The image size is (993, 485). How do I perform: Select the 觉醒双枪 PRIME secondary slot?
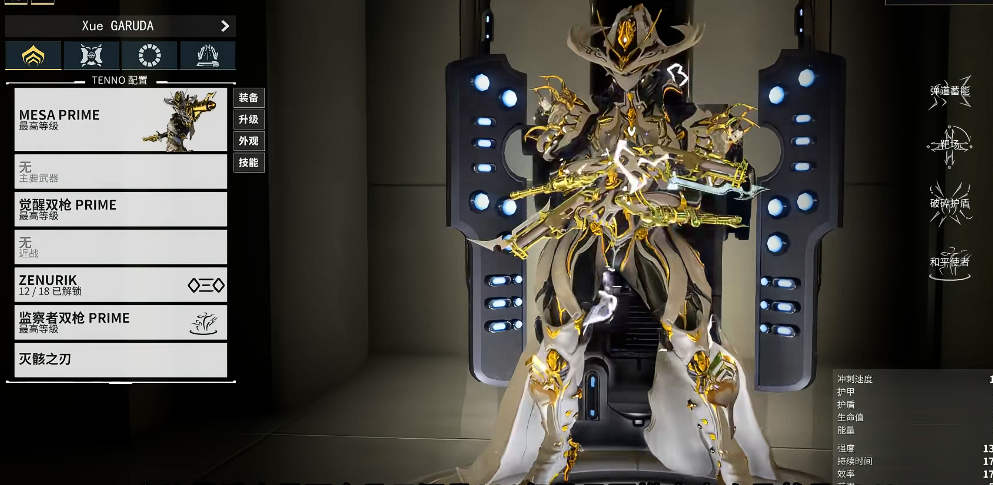tap(121, 209)
